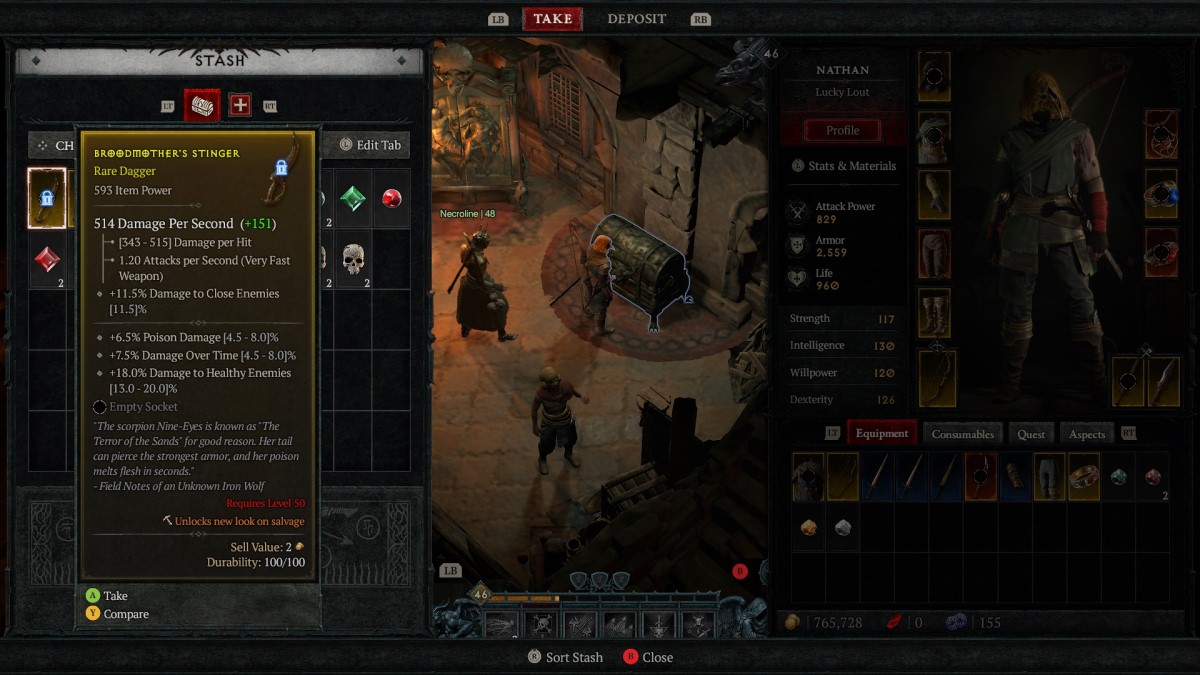Select the locked Broodmother's Stinger dagger slot
Screen dimensions: 1200x675
47,198
